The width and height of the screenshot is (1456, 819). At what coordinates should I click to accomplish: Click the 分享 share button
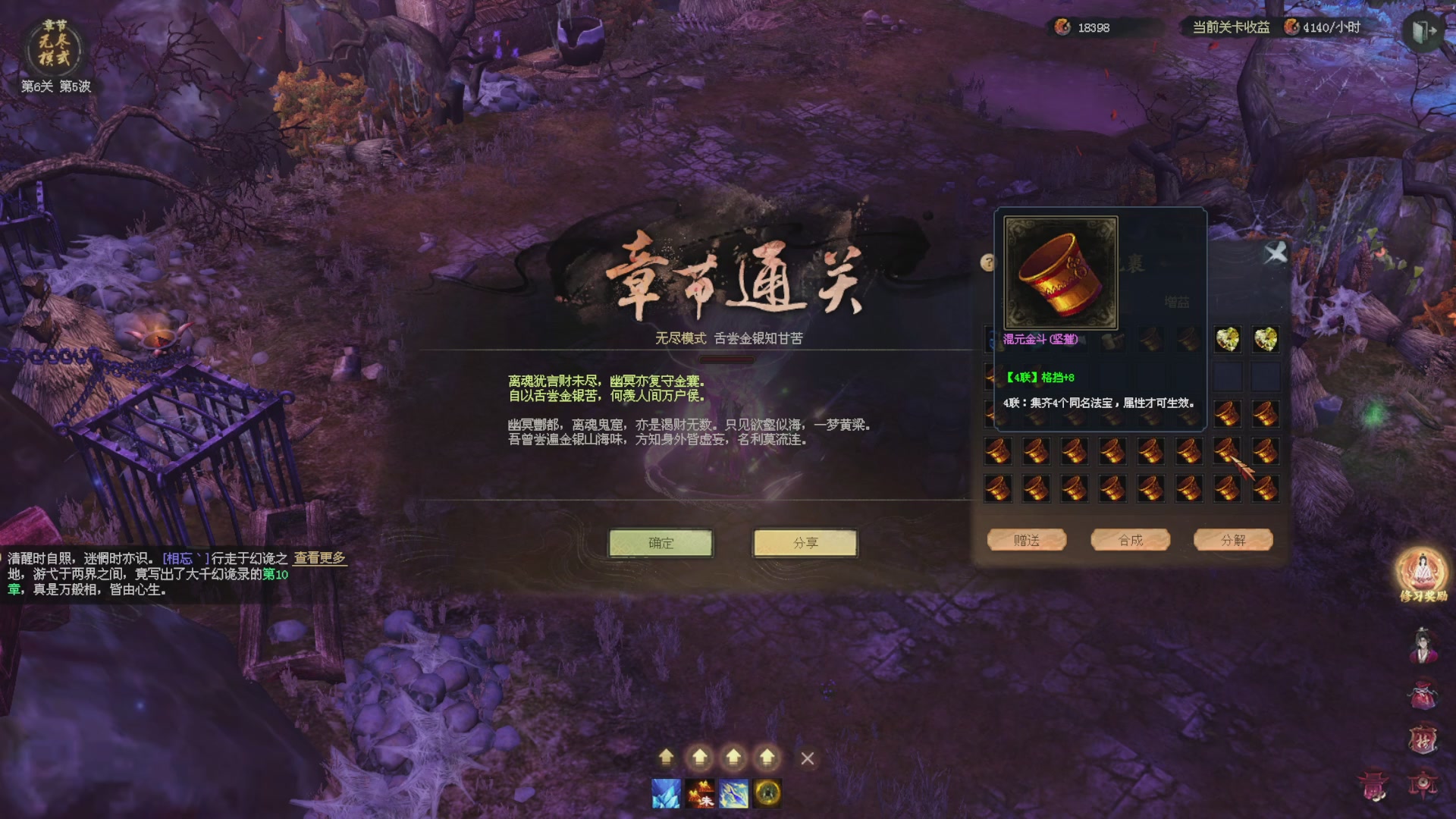(x=805, y=543)
